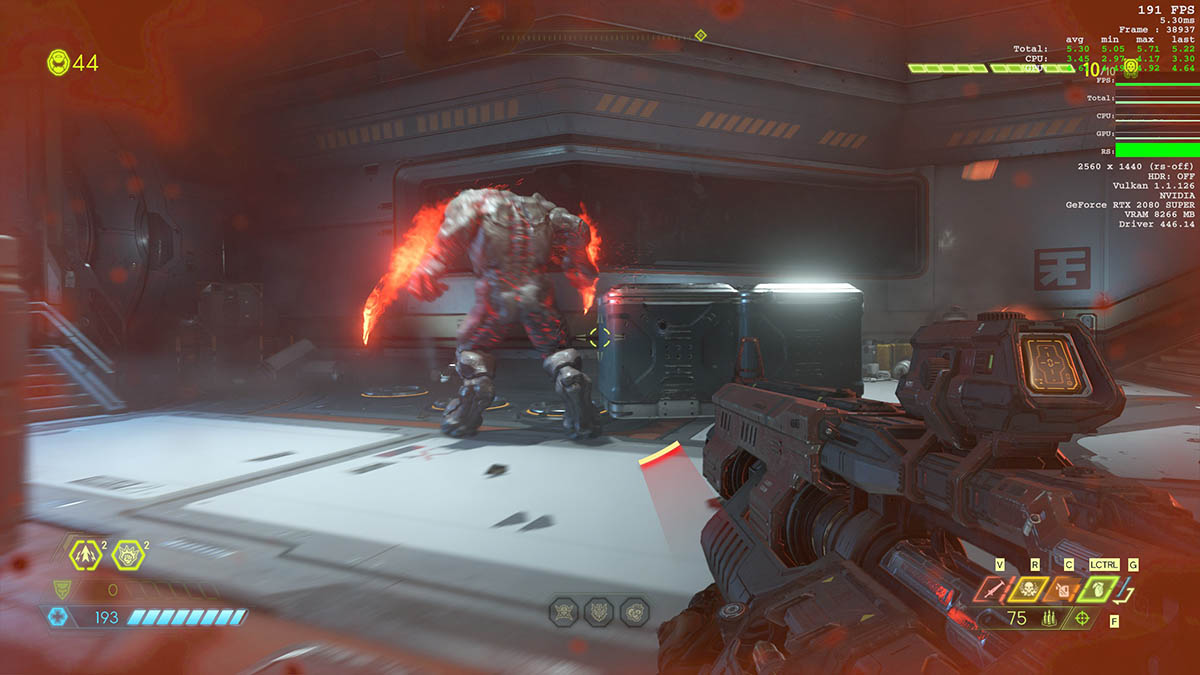Screen dimensions: 1200x675
Task: Click the blue health cross icon
Action: tap(58, 617)
